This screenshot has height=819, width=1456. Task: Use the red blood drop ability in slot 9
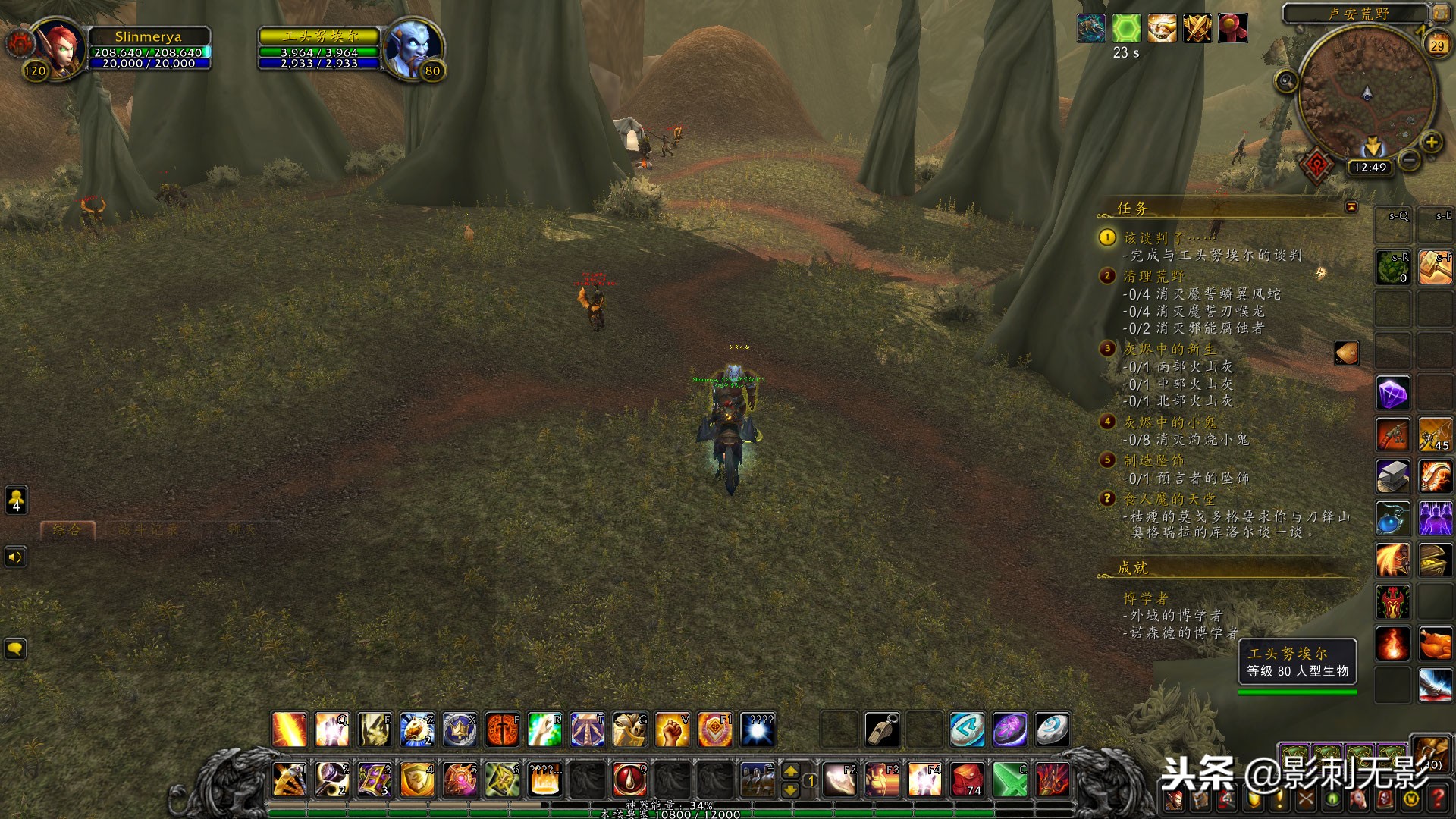(629, 780)
